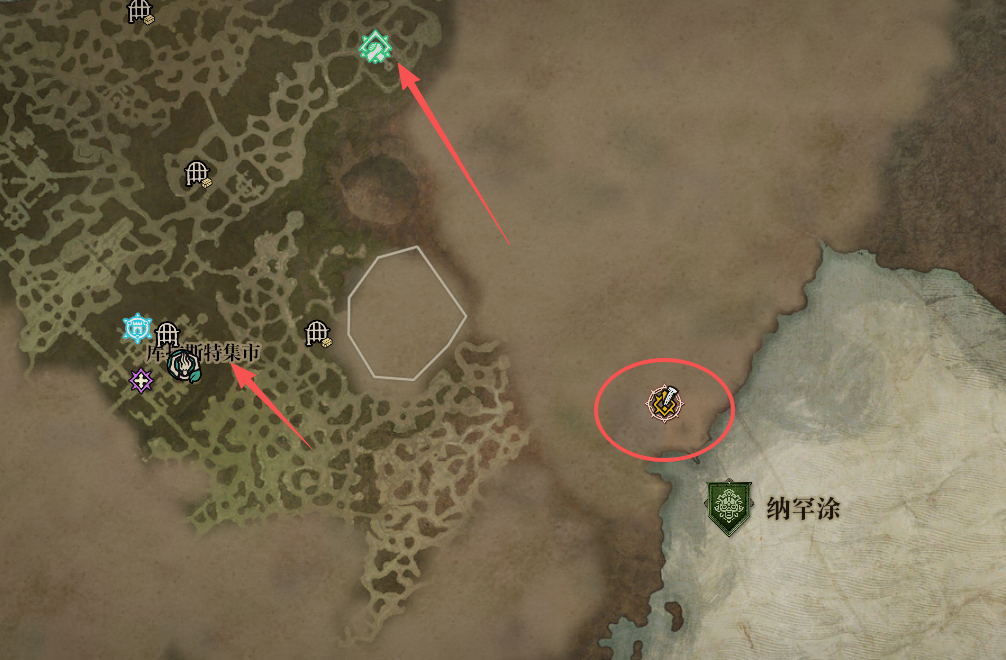Select the green diamond map marker
This screenshot has height=660, width=1006.
[x=375, y=46]
